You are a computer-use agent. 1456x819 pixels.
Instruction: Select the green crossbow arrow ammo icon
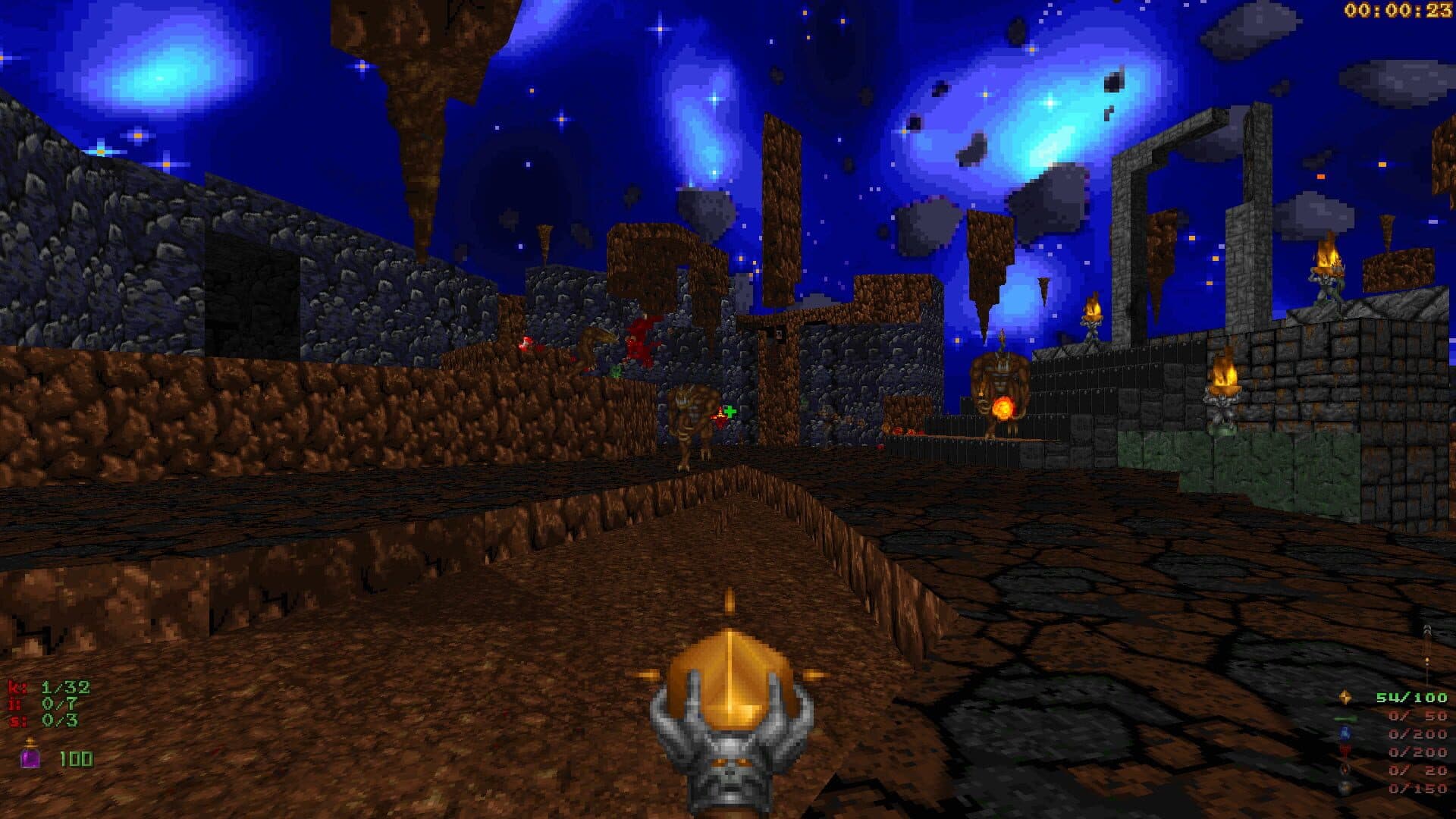tap(1345, 717)
